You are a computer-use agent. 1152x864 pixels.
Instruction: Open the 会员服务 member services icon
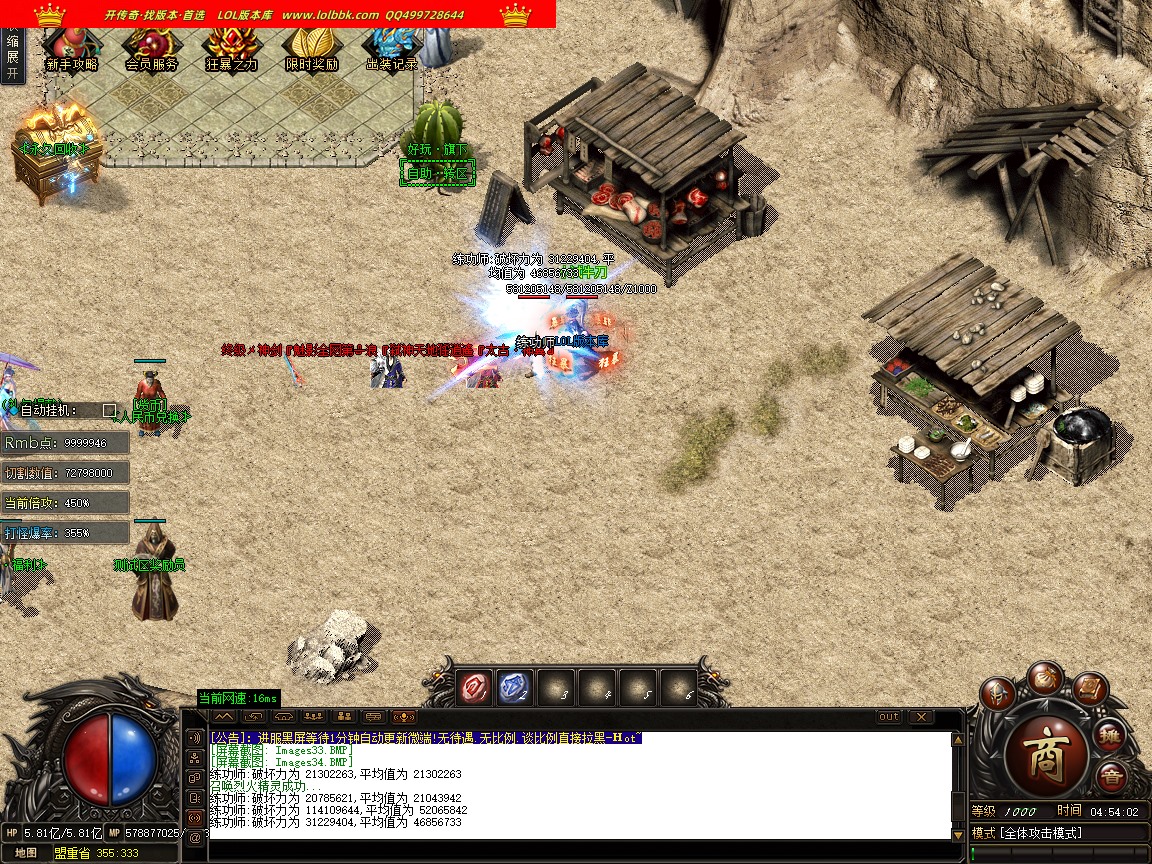151,49
